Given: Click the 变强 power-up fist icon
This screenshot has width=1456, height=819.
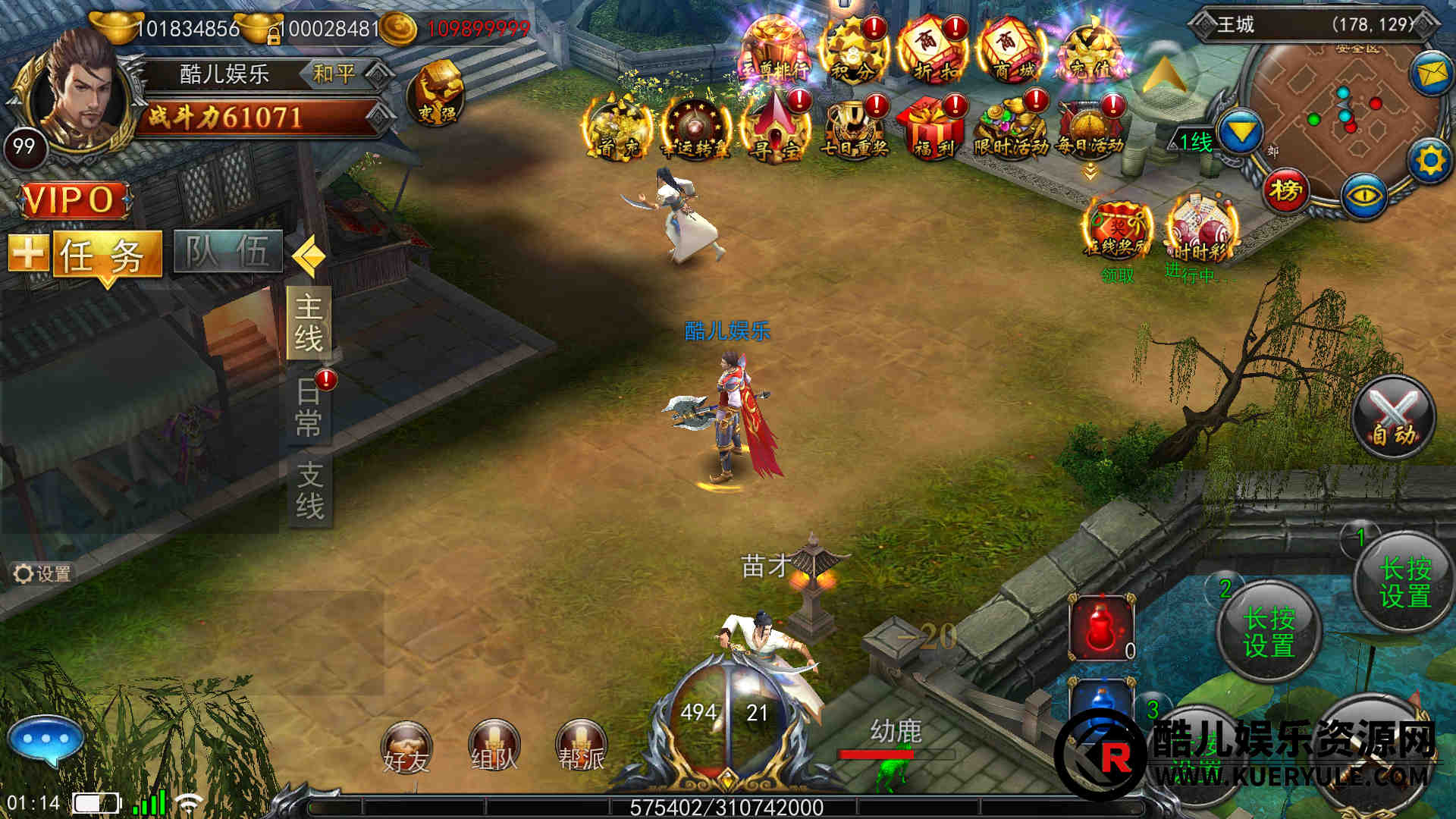Looking at the screenshot, I should (x=437, y=94).
